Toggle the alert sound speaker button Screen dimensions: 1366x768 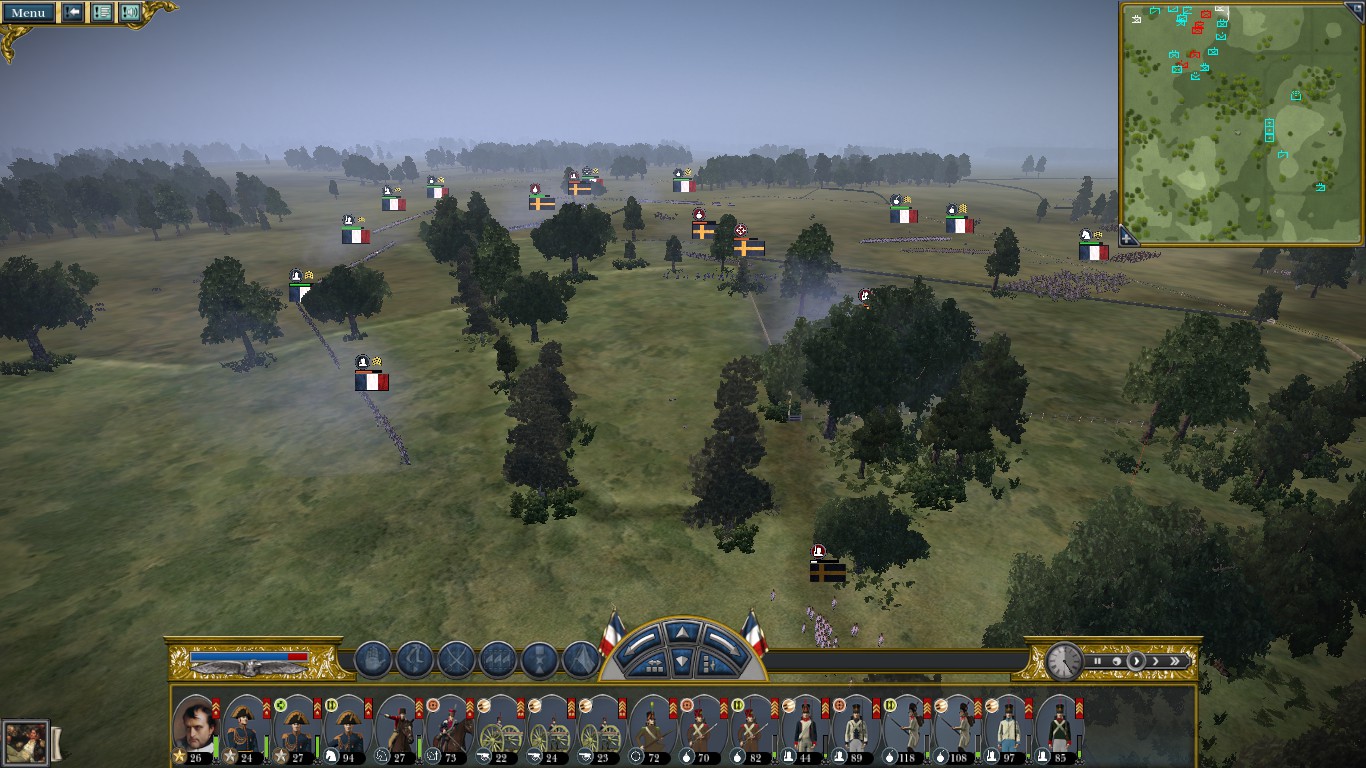tap(130, 13)
